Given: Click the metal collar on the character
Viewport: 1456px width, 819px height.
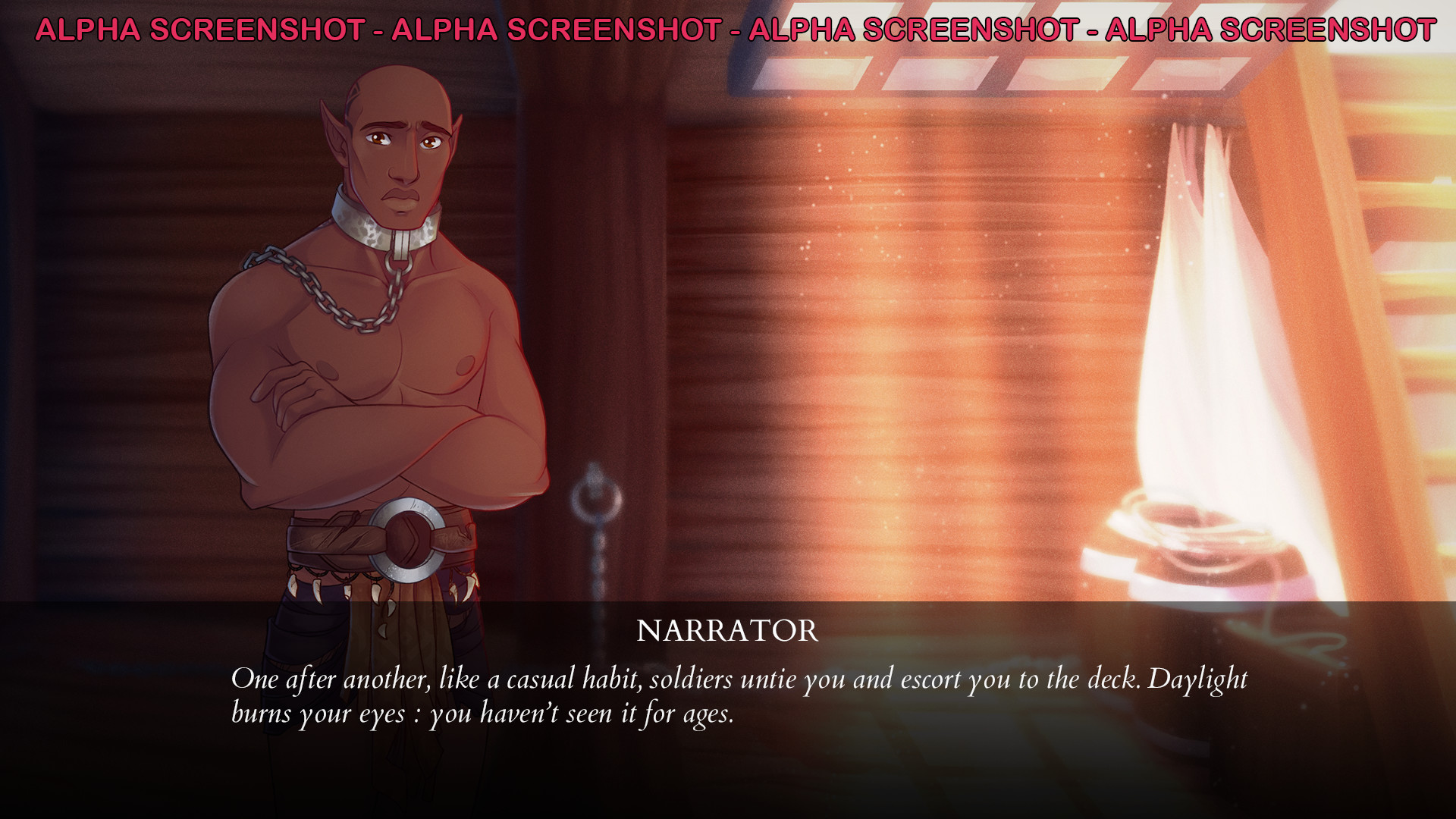Looking at the screenshot, I should point(387,224).
